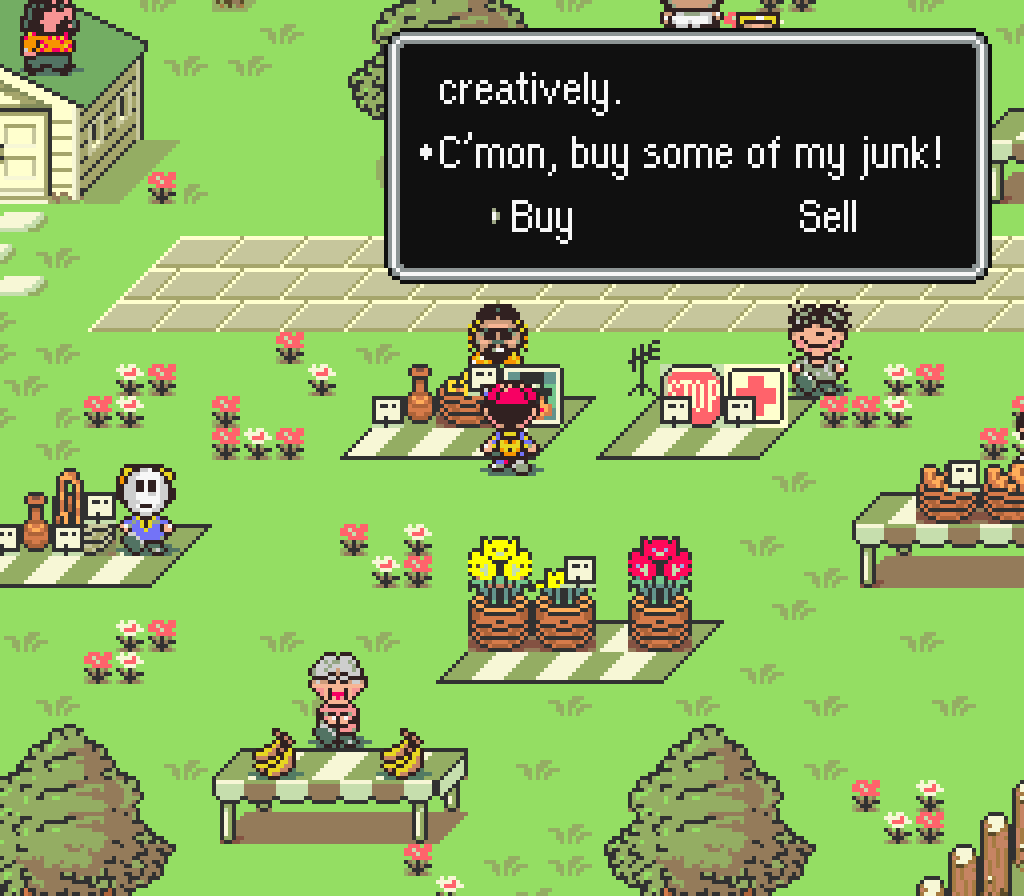Select Sell in the shop prompt
The image size is (1024, 896).
(x=827, y=216)
